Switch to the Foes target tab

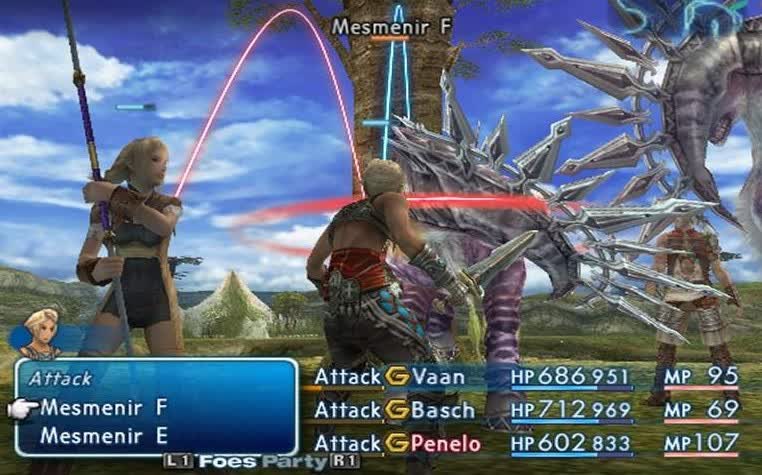coord(227,461)
